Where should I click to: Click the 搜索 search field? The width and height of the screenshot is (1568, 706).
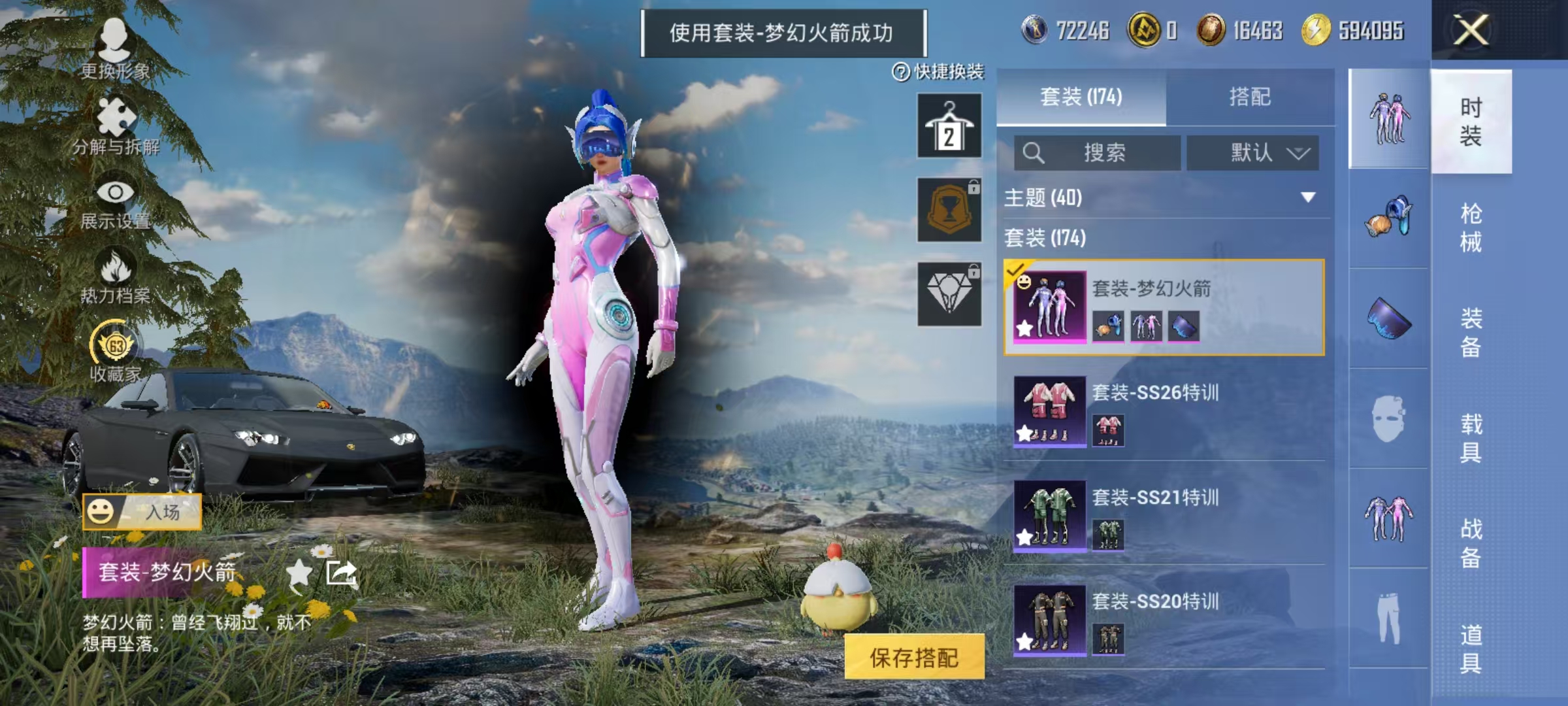coord(1098,152)
